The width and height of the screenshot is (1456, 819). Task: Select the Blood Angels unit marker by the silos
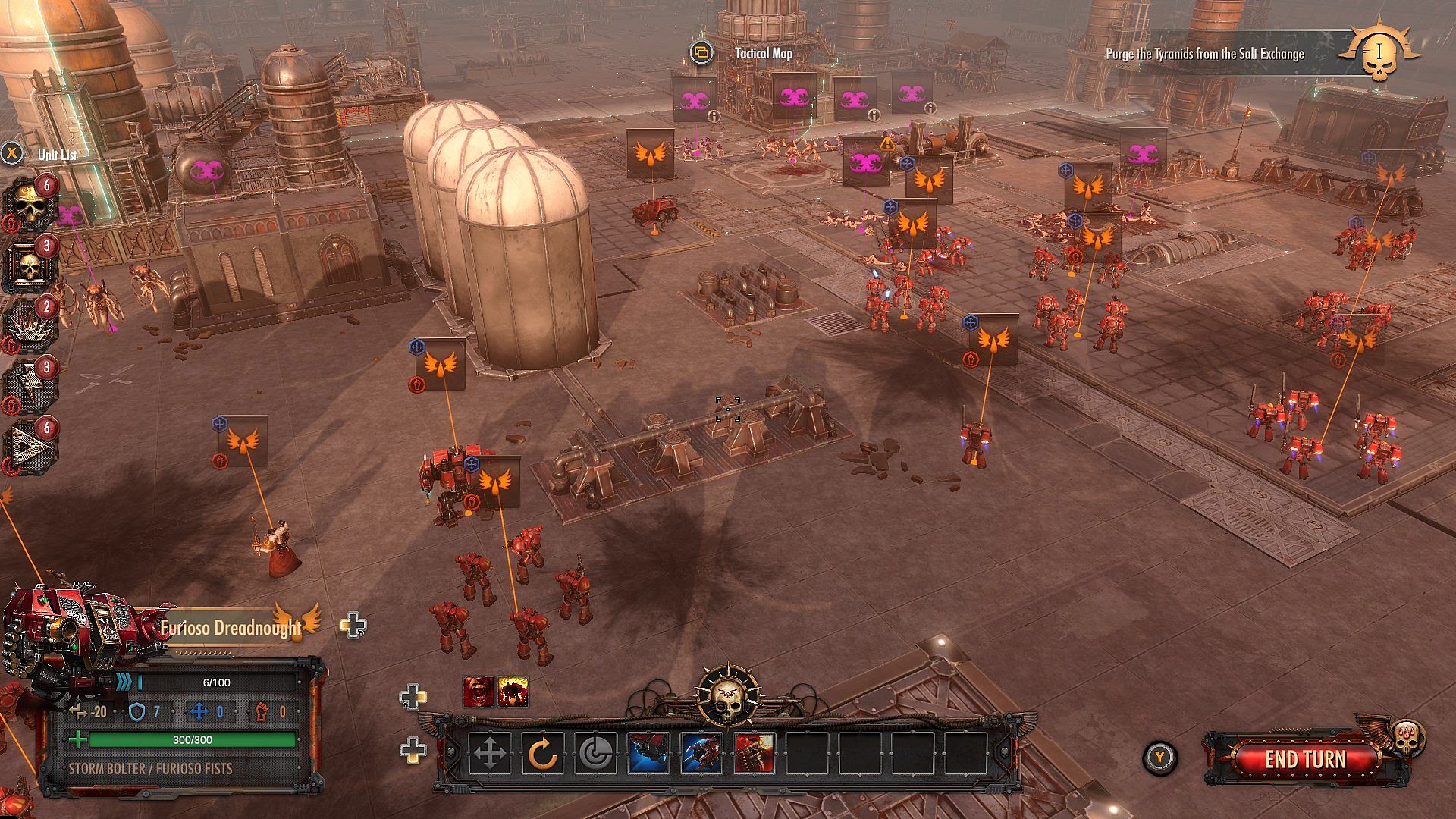pos(441,365)
